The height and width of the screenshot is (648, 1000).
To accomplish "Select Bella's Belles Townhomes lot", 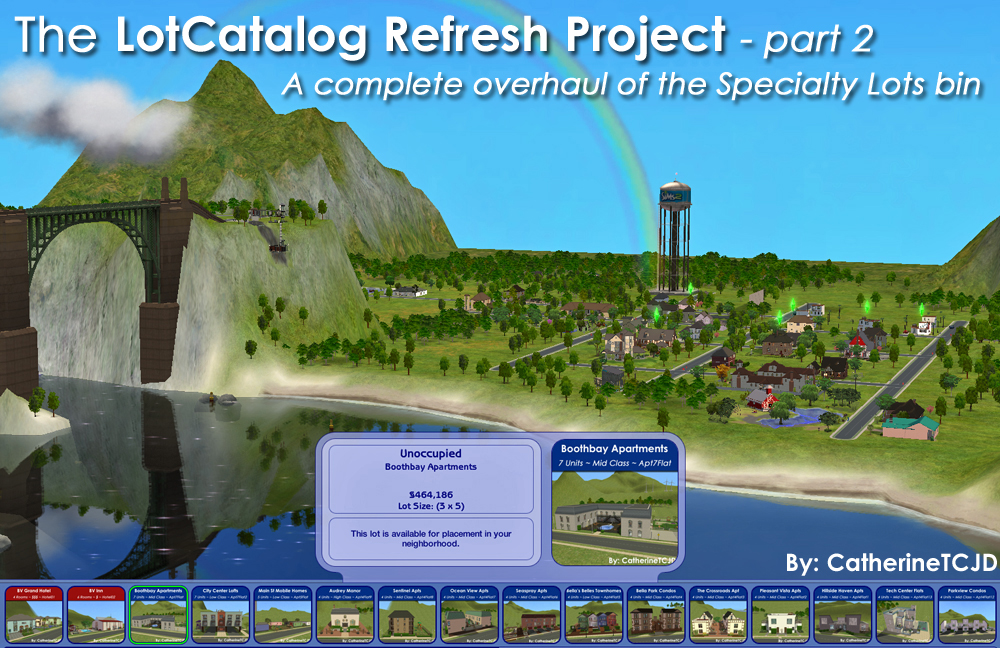I will pos(594,614).
